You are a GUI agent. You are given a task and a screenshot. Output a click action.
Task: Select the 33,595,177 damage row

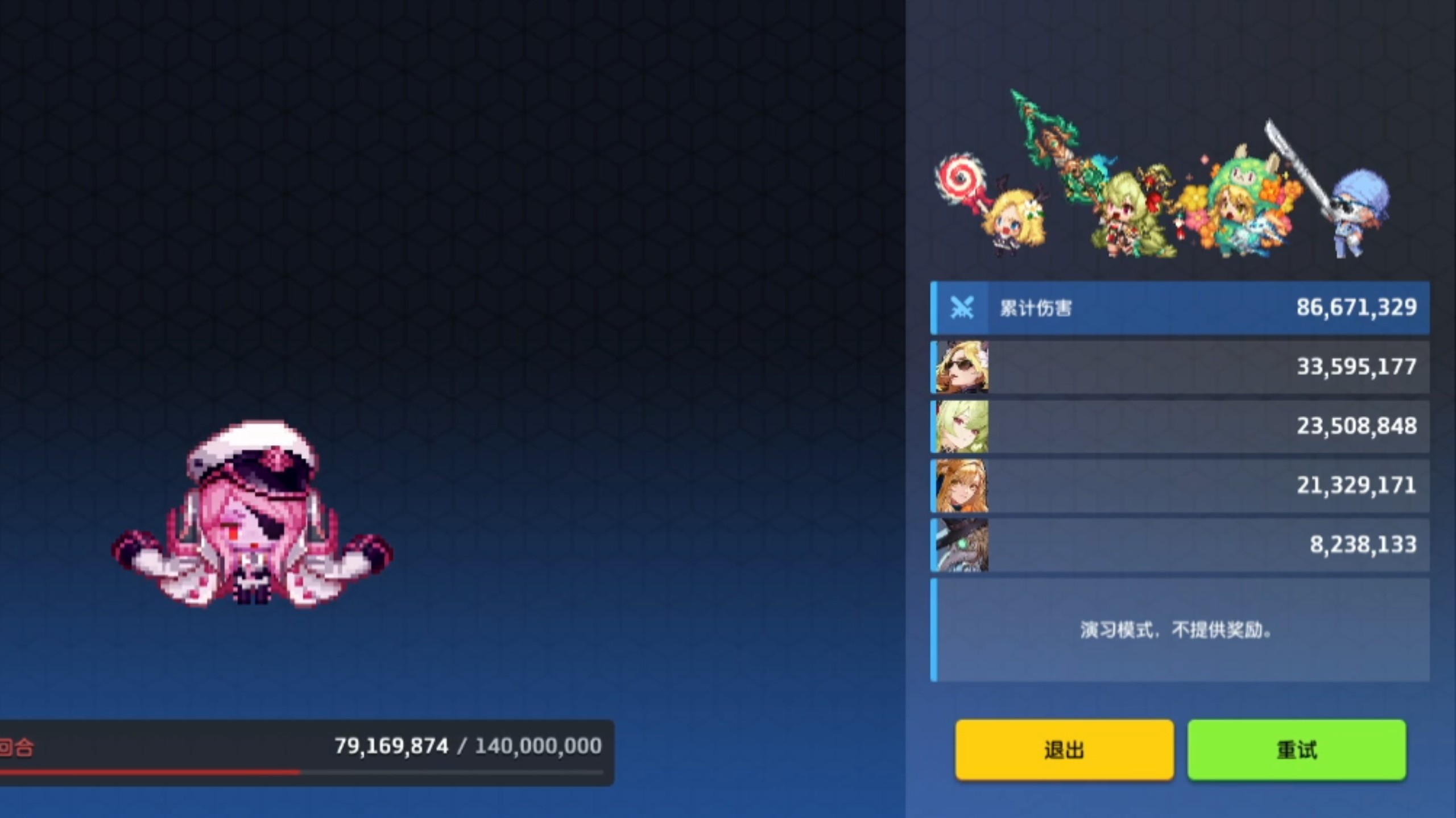(x=1194, y=367)
